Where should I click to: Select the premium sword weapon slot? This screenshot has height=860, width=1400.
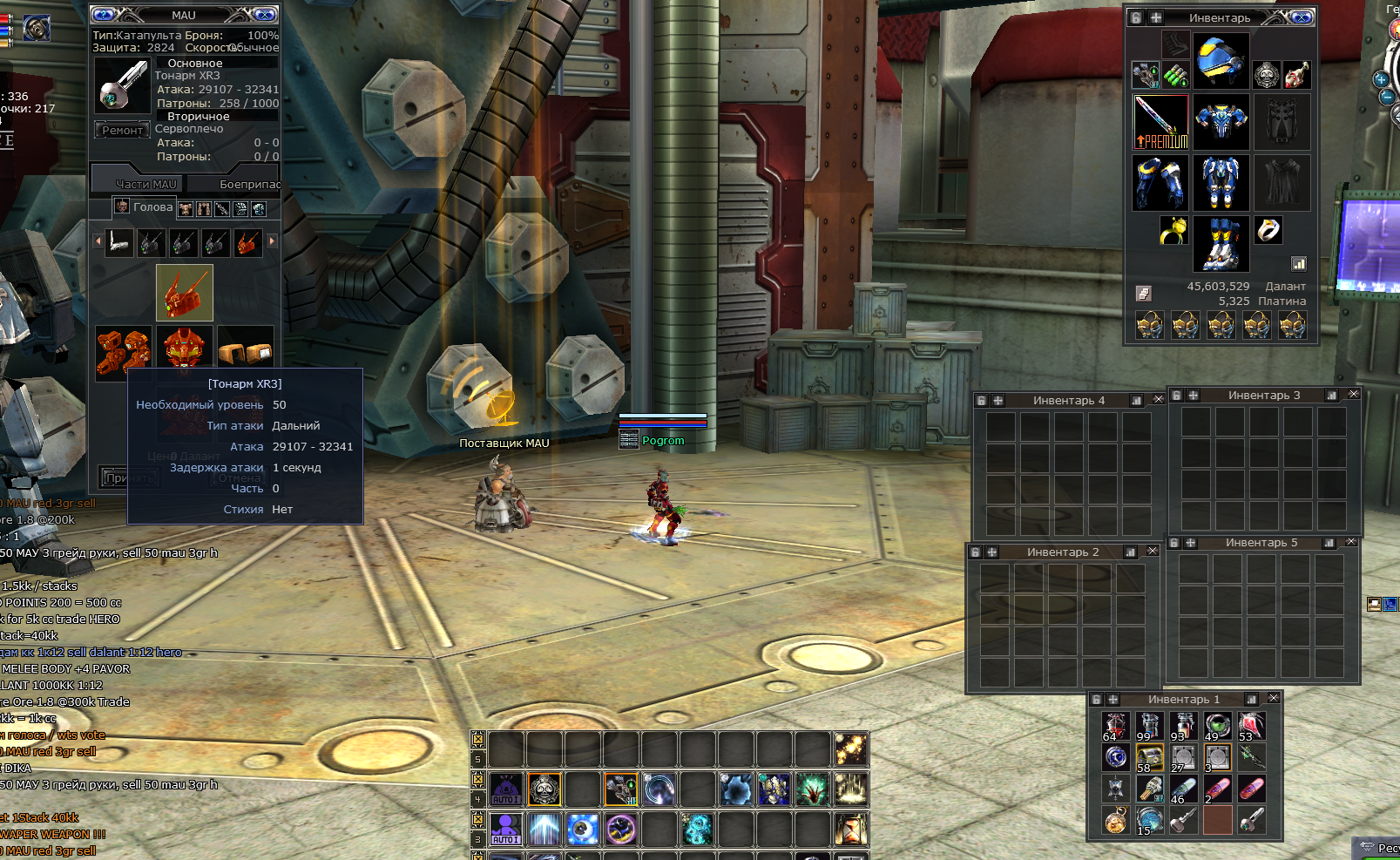(1160, 122)
